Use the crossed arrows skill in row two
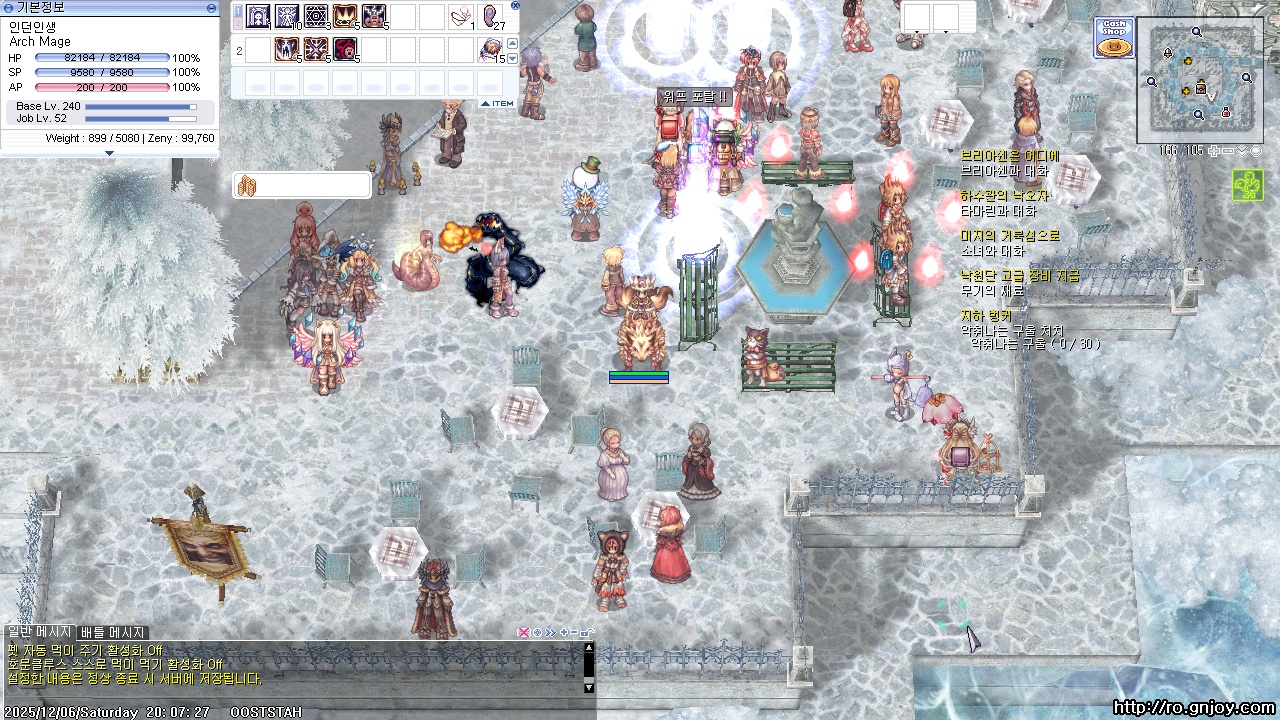Viewport: 1280px width, 720px height. tap(316, 49)
